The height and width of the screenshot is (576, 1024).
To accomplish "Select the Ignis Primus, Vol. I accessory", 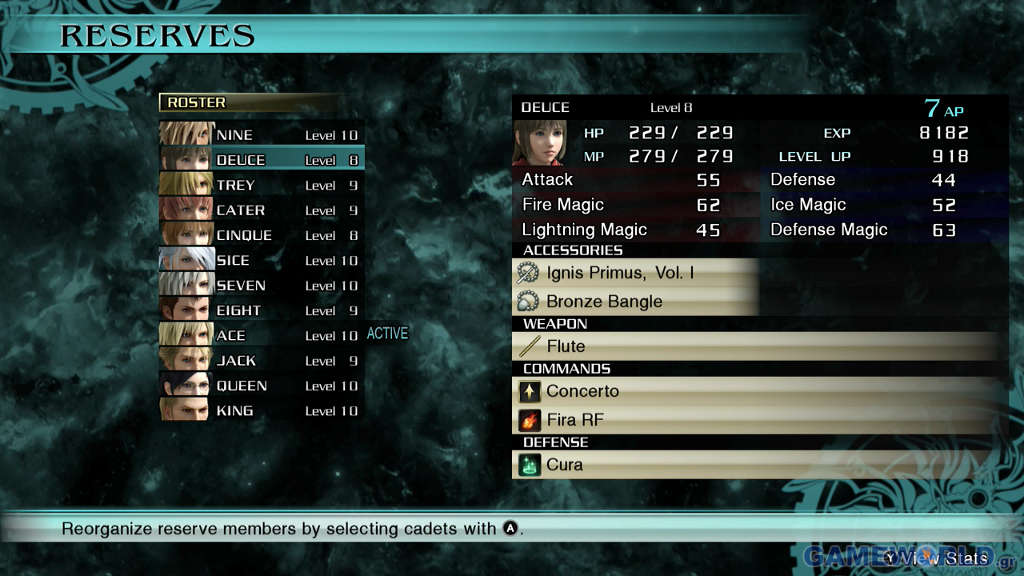I will [634, 272].
